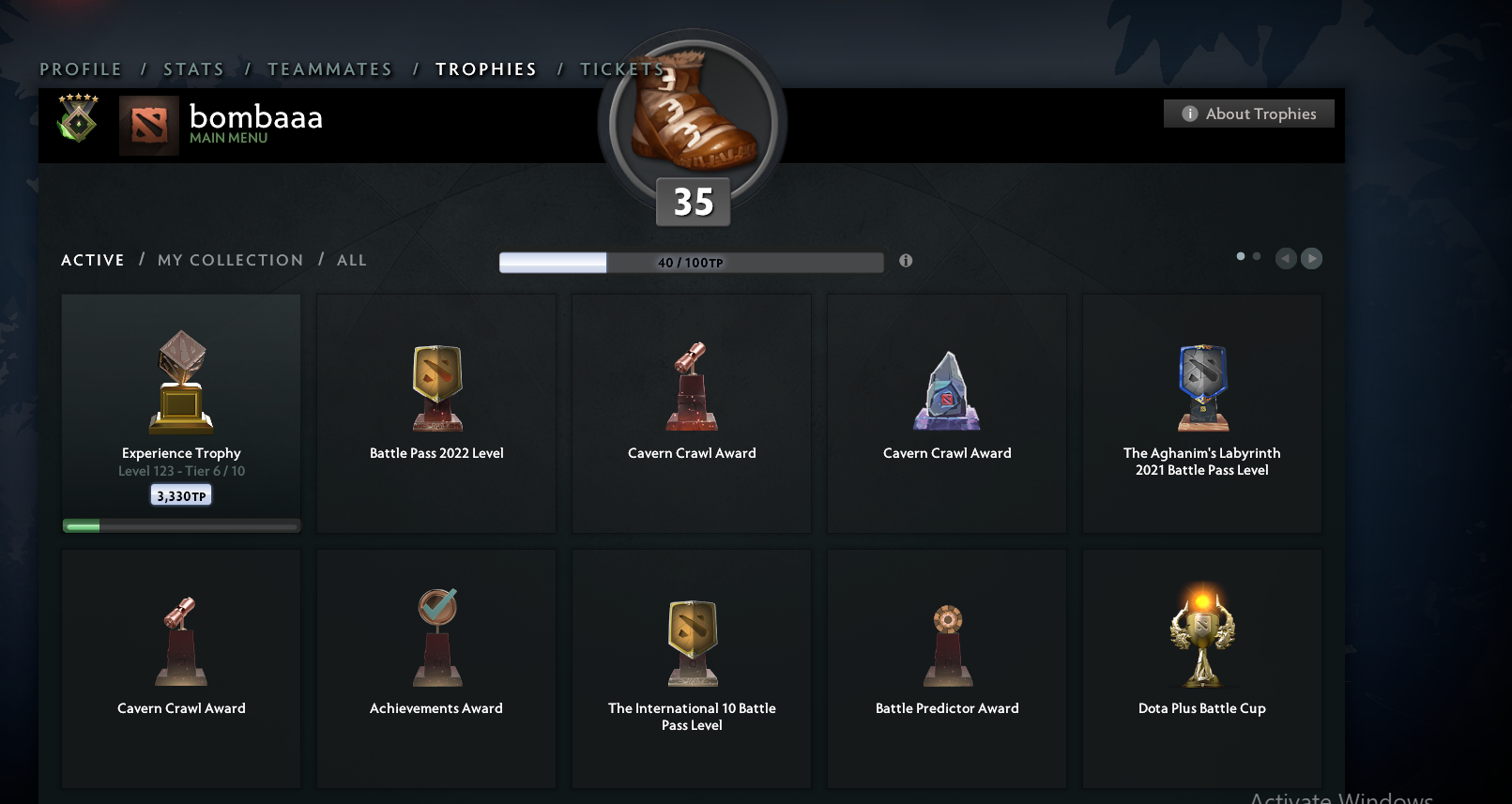View The International 10 Battle Pass Level trophy
1512x804 pixels.
click(x=692, y=668)
